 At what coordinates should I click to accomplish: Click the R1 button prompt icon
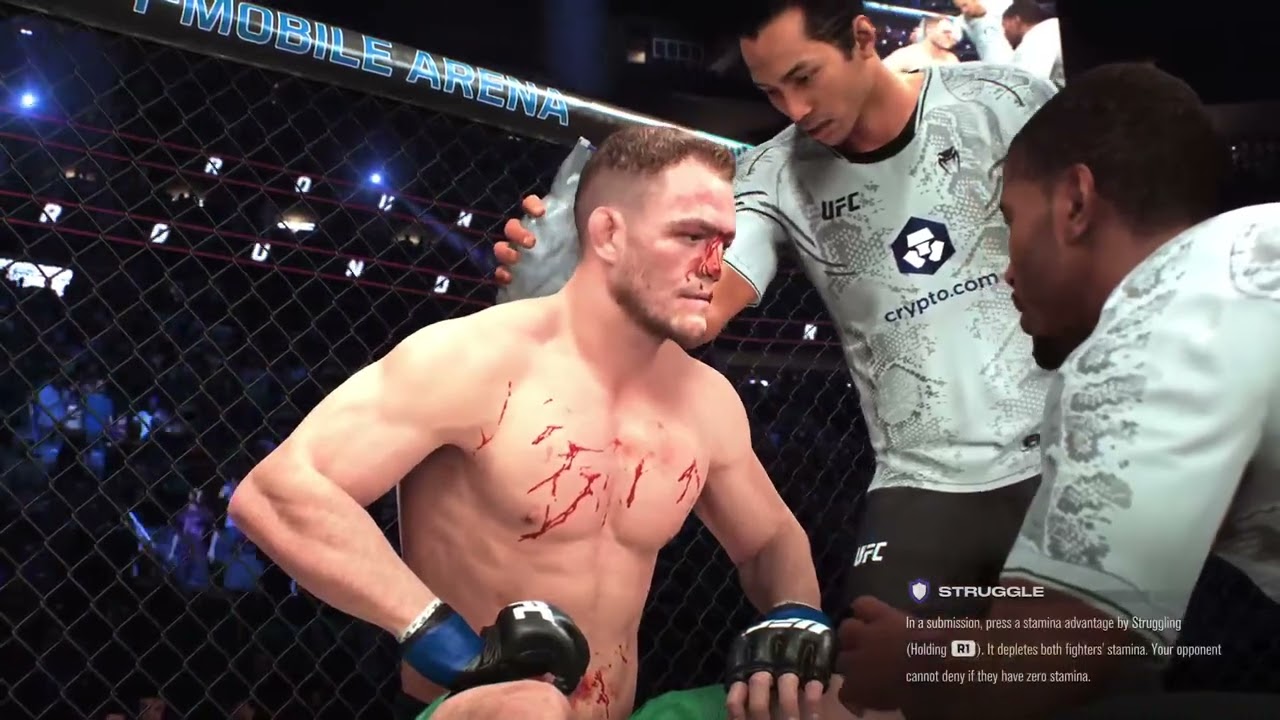[x=962, y=648]
